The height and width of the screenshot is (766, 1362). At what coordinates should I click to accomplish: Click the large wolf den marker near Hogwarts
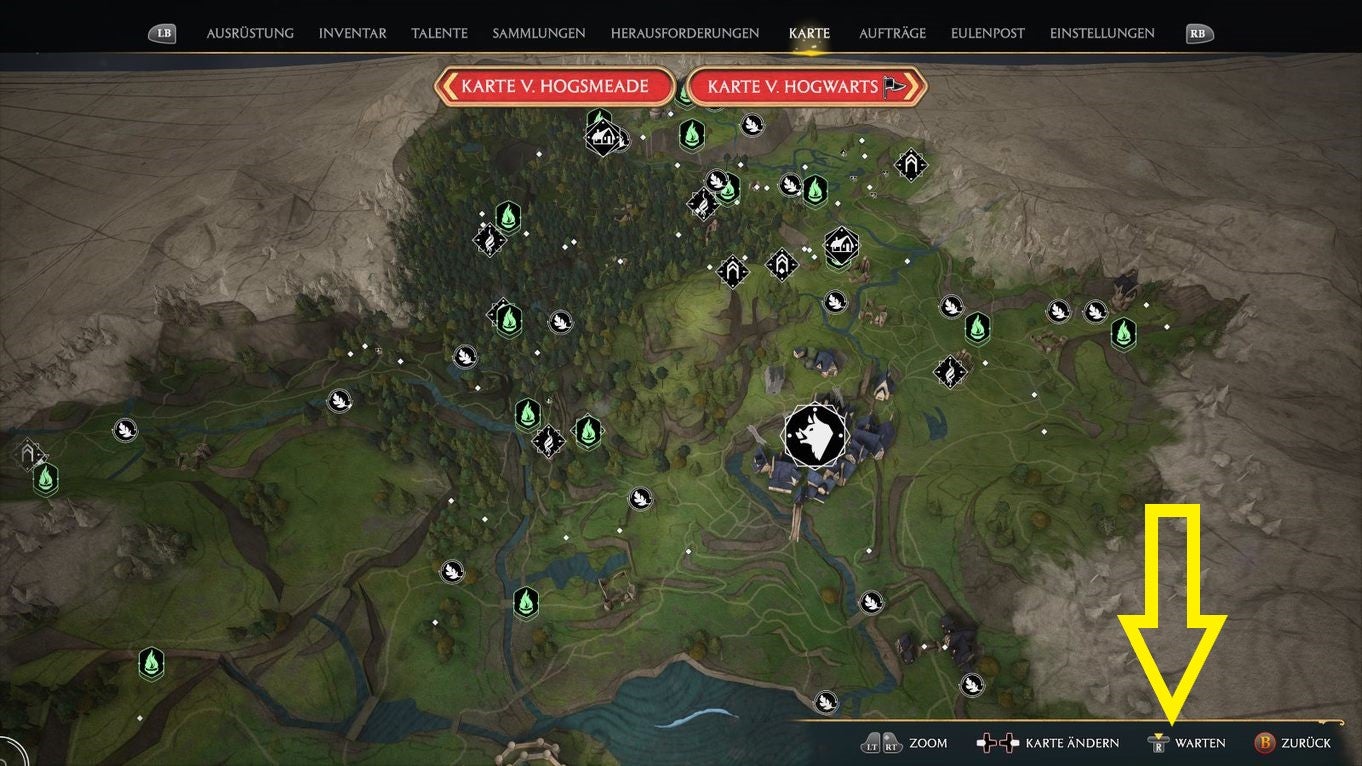click(816, 435)
